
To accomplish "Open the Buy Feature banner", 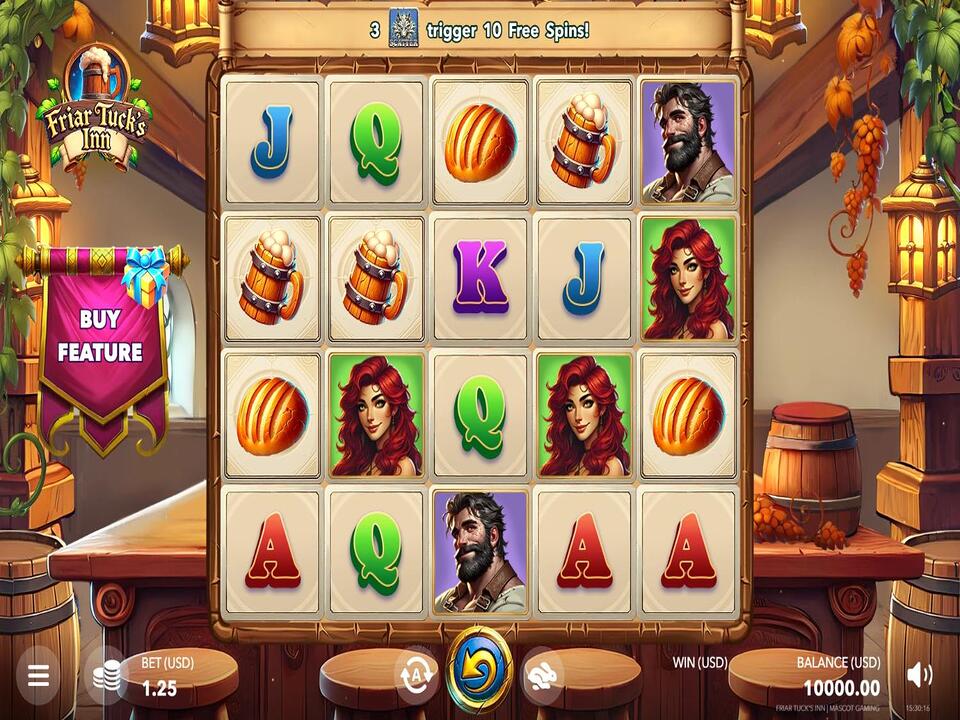I will (101, 337).
